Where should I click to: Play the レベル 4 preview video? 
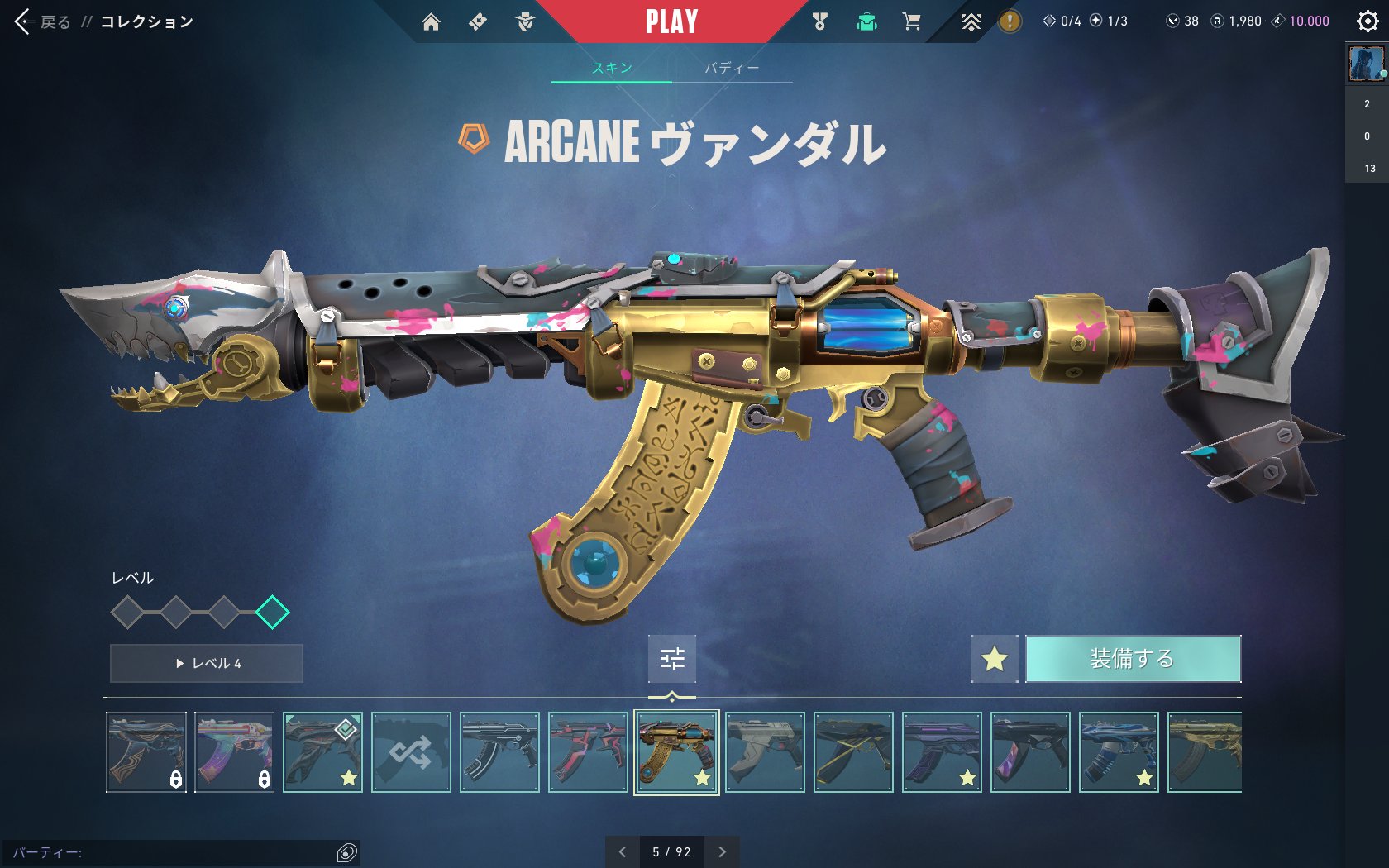[207, 663]
